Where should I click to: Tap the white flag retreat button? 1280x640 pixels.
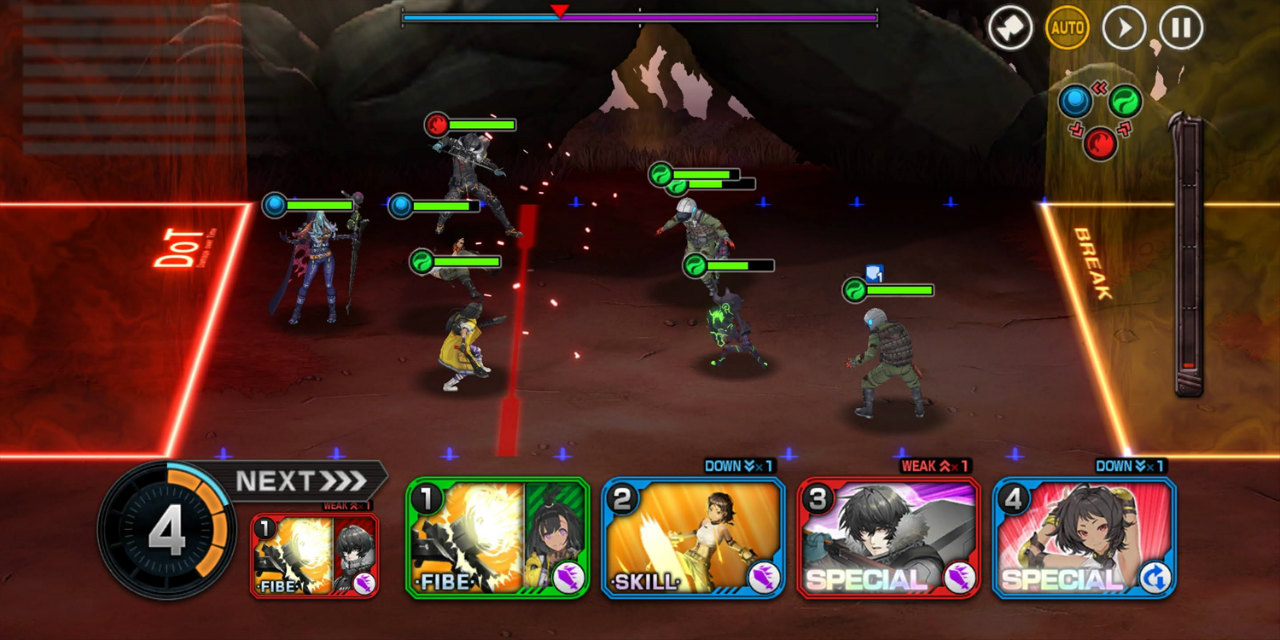[x=1010, y=28]
